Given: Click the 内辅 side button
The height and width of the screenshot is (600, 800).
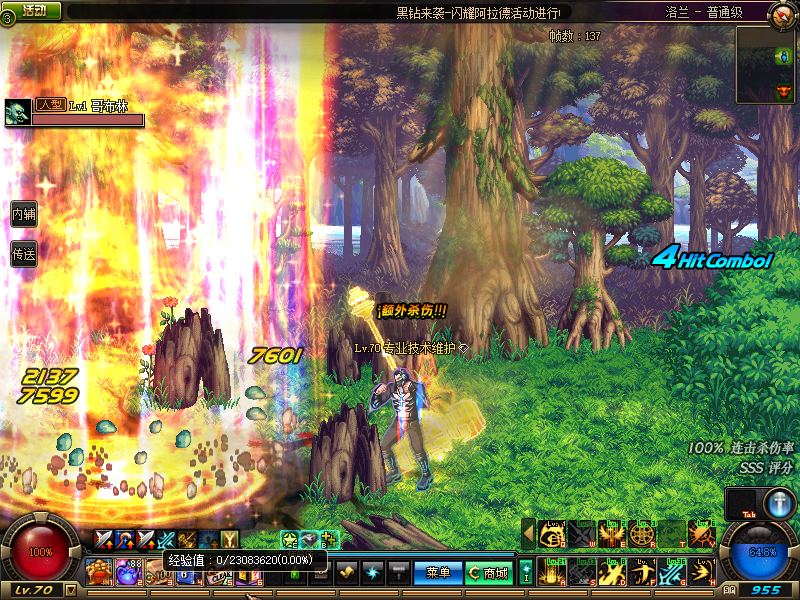Looking at the screenshot, I should tap(23, 214).
